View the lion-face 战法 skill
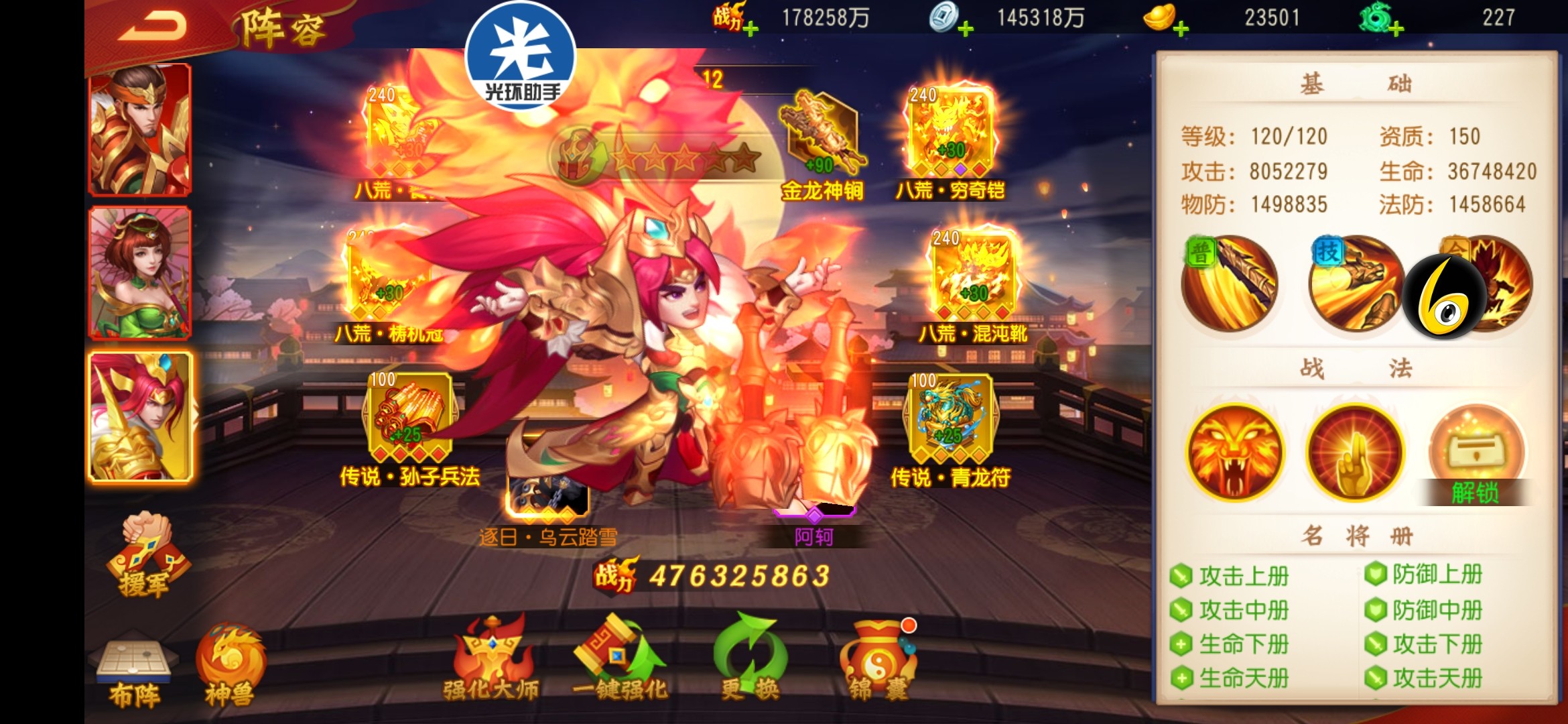Image resolution: width=1568 pixels, height=724 pixels. tap(1234, 452)
